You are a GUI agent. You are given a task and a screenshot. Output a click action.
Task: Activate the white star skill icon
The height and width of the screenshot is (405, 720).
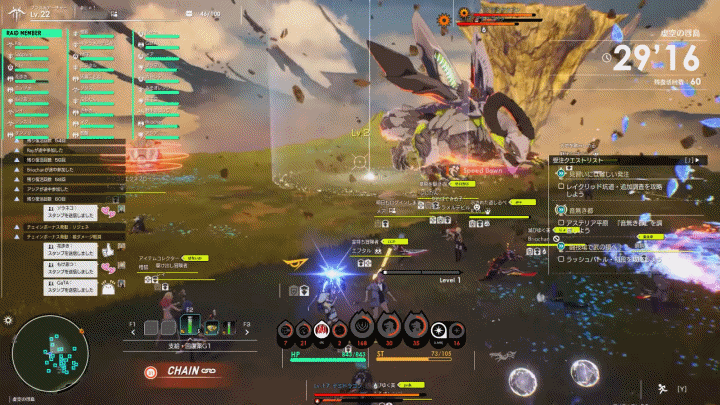tap(437, 331)
